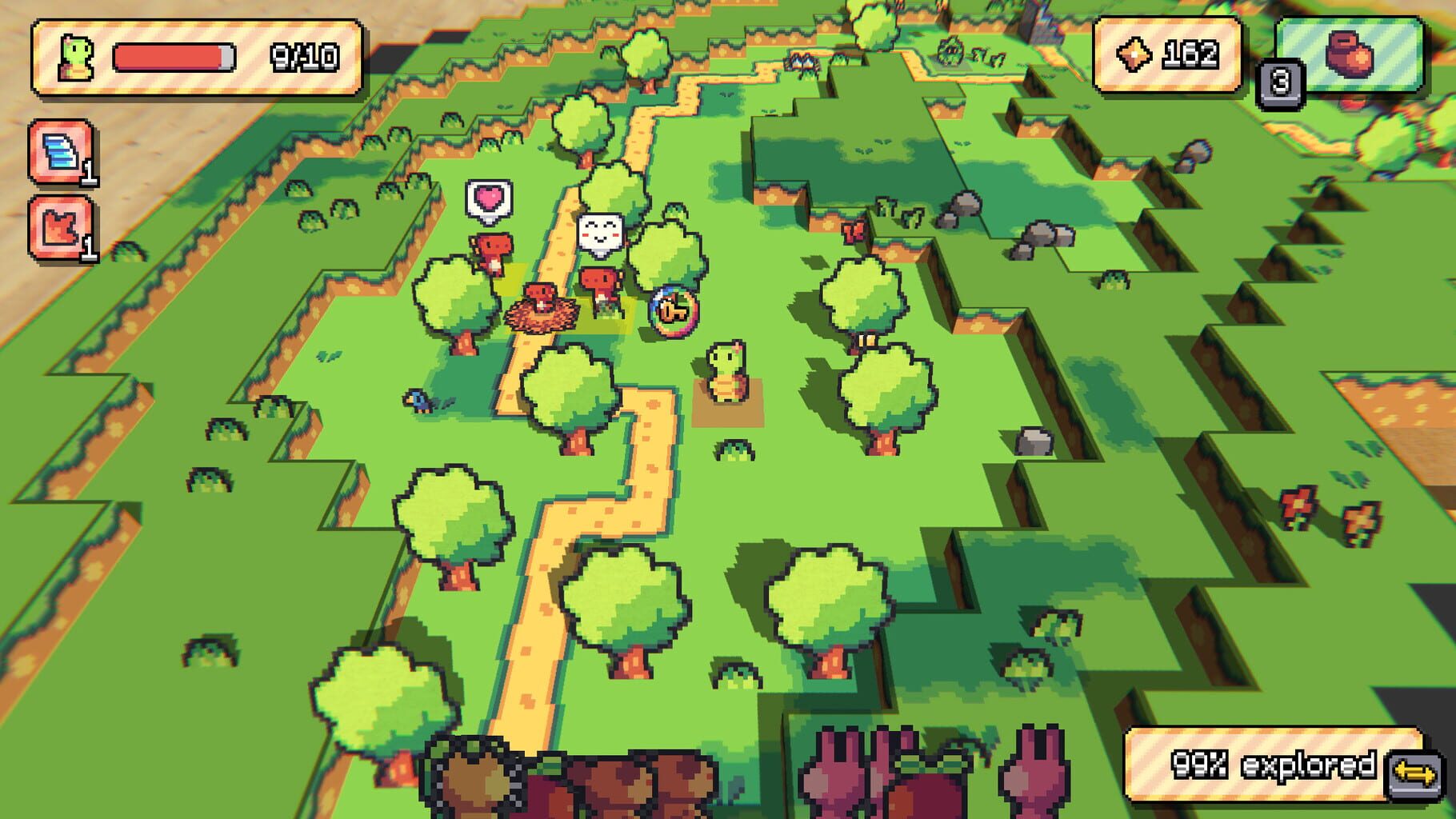
Task: Click the sparkle currency icon showing 162
Action: [1135, 53]
